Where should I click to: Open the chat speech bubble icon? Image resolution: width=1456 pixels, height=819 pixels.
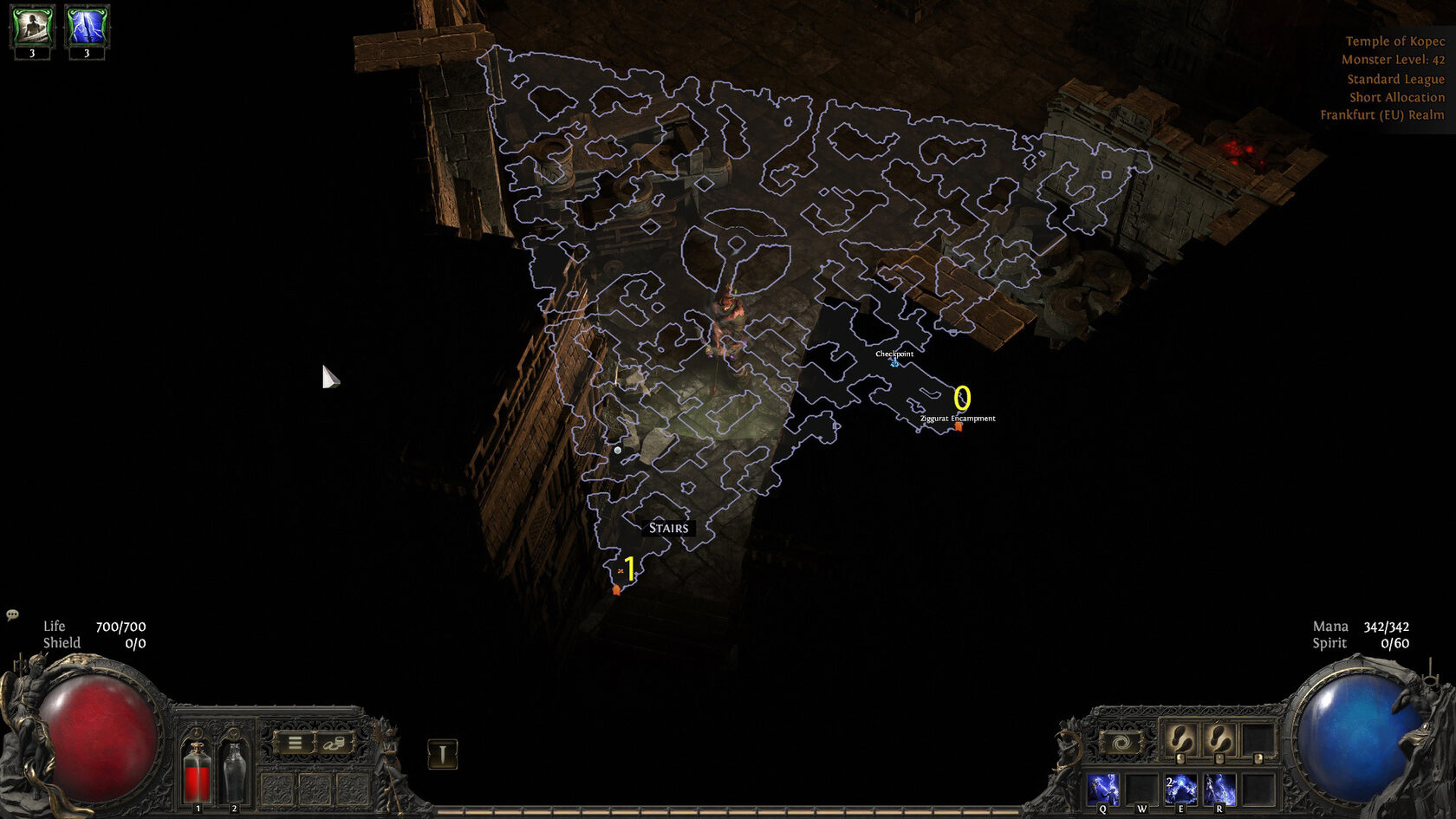pos(12,614)
